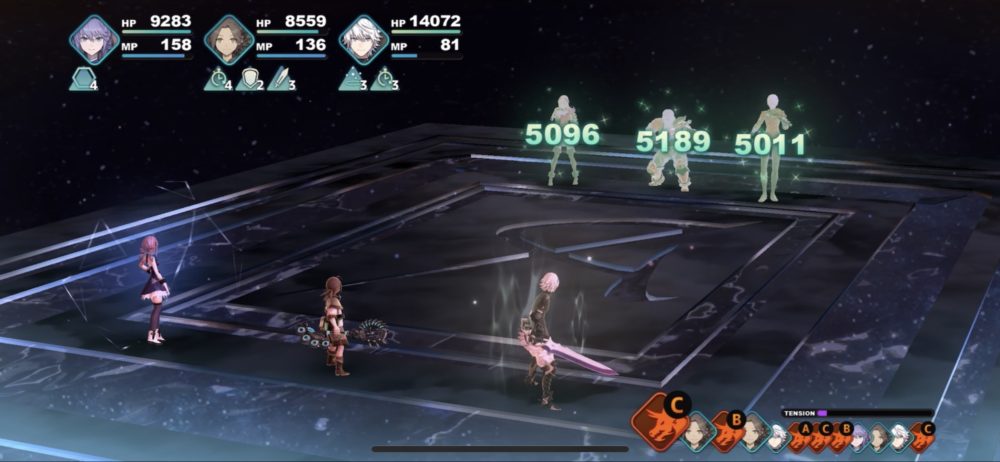Inspect the hexagon status effect icon
1000x462 pixels.
82,80
